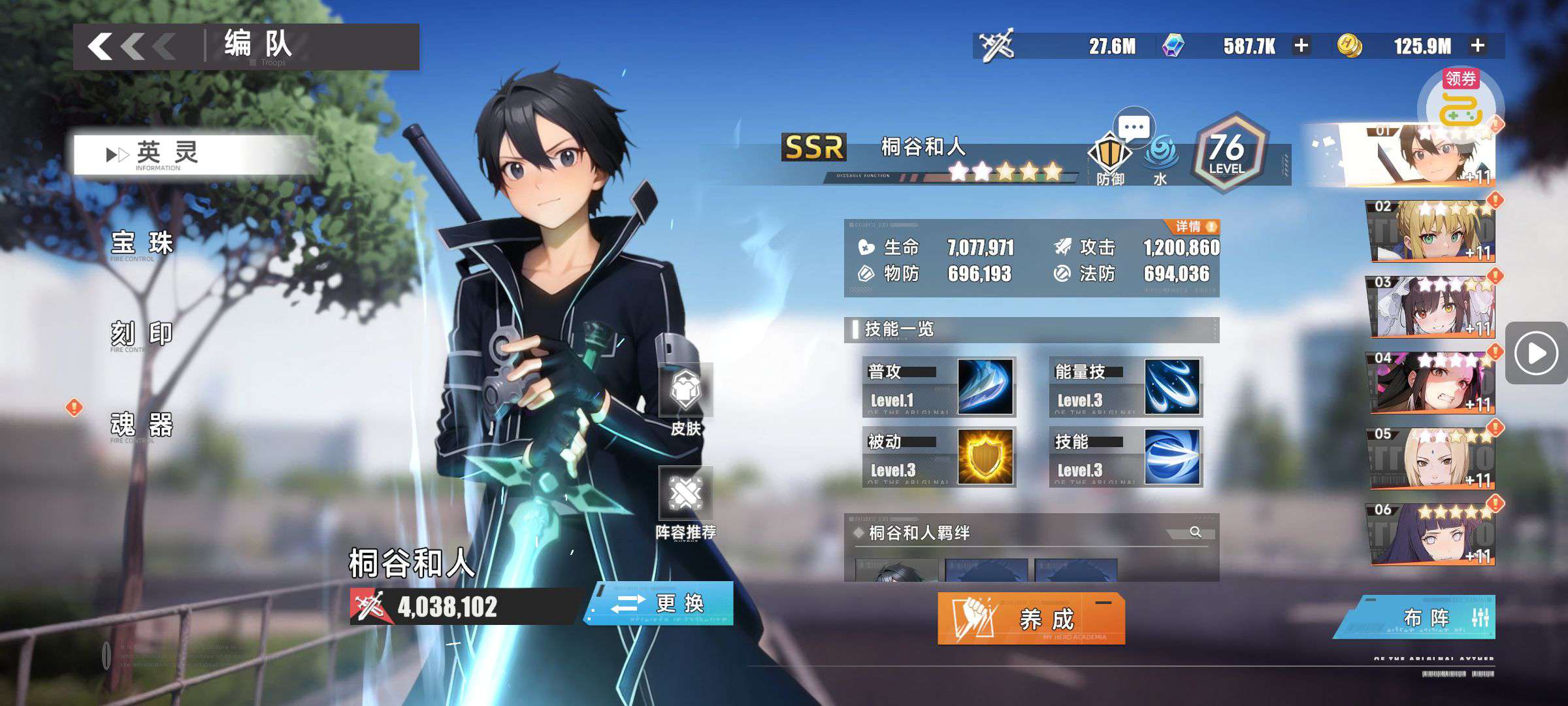Viewport: 1568px width, 706px height.
Task: Open the 技能 blue slash skill
Action: click(1172, 456)
